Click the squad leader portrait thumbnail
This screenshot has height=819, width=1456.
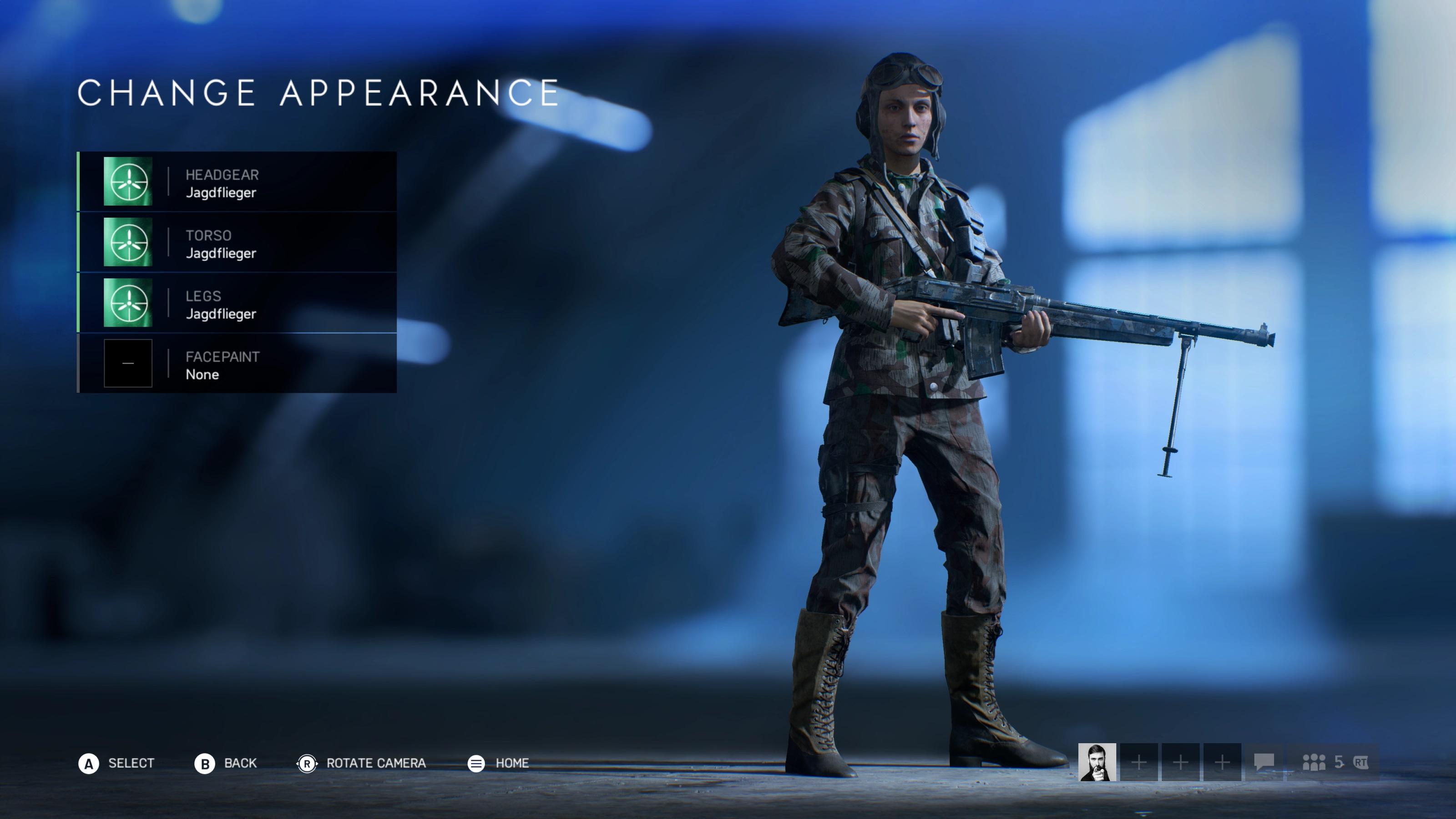(x=1097, y=762)
